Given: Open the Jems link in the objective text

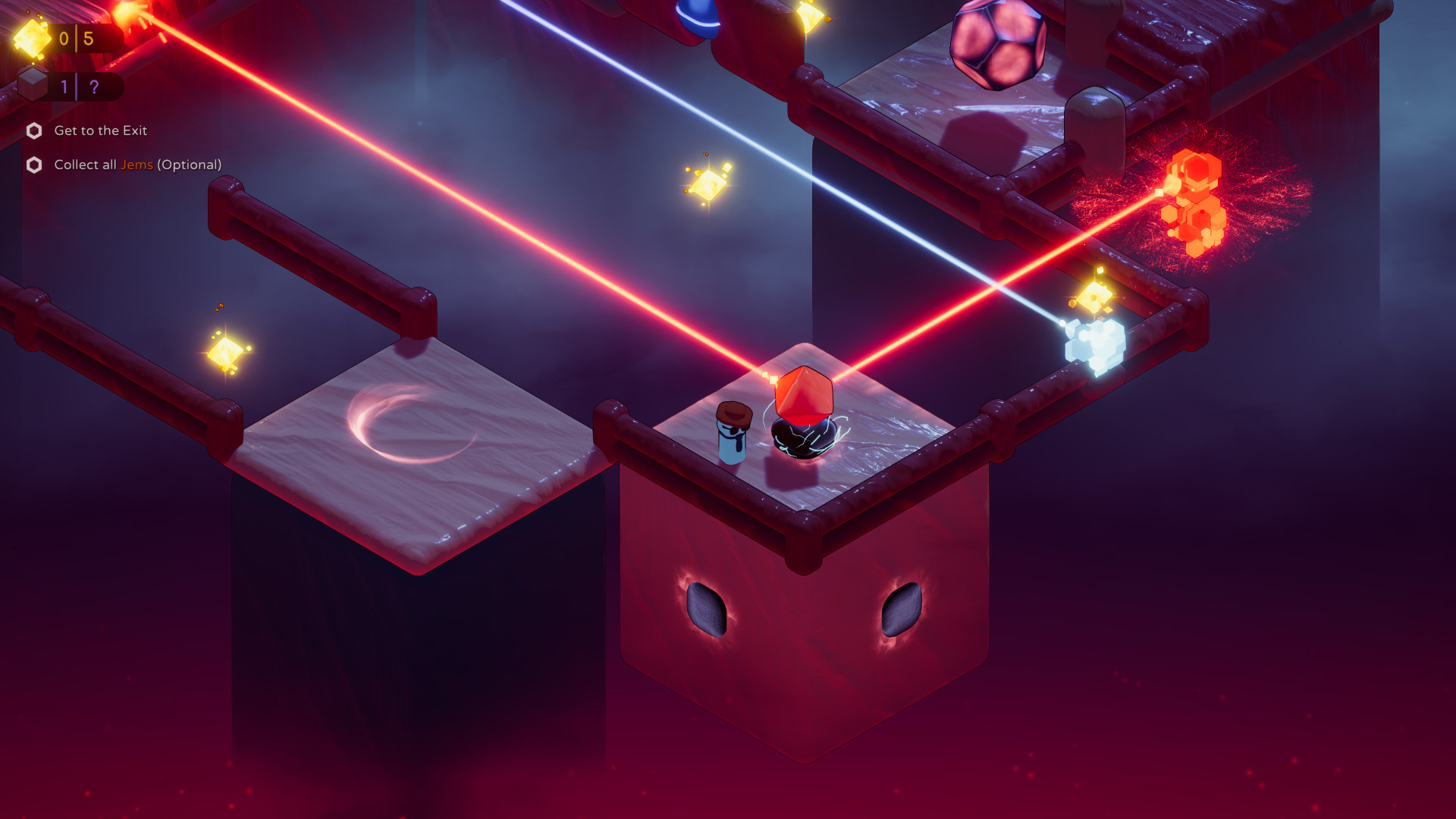Looking at the screenshot, I should click(x=137, y=165).
